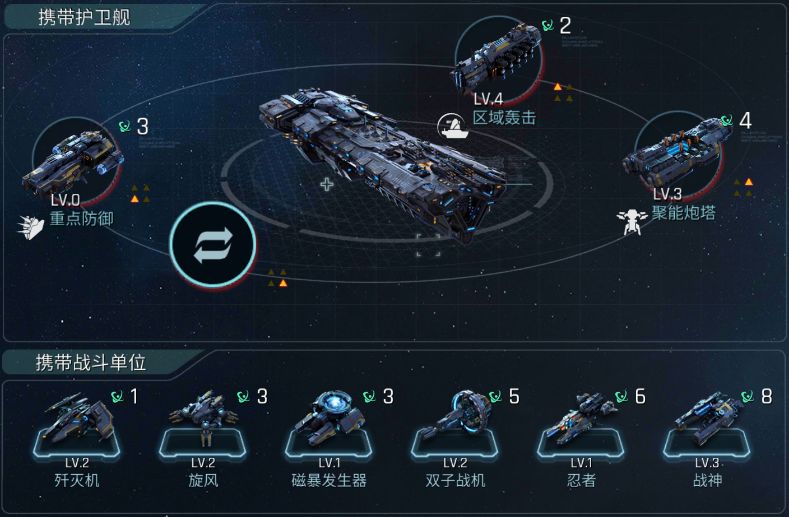This screenshot has width=789, height=517.
Task: Select the 忍者 combat unit
Action: coord(581,426)
